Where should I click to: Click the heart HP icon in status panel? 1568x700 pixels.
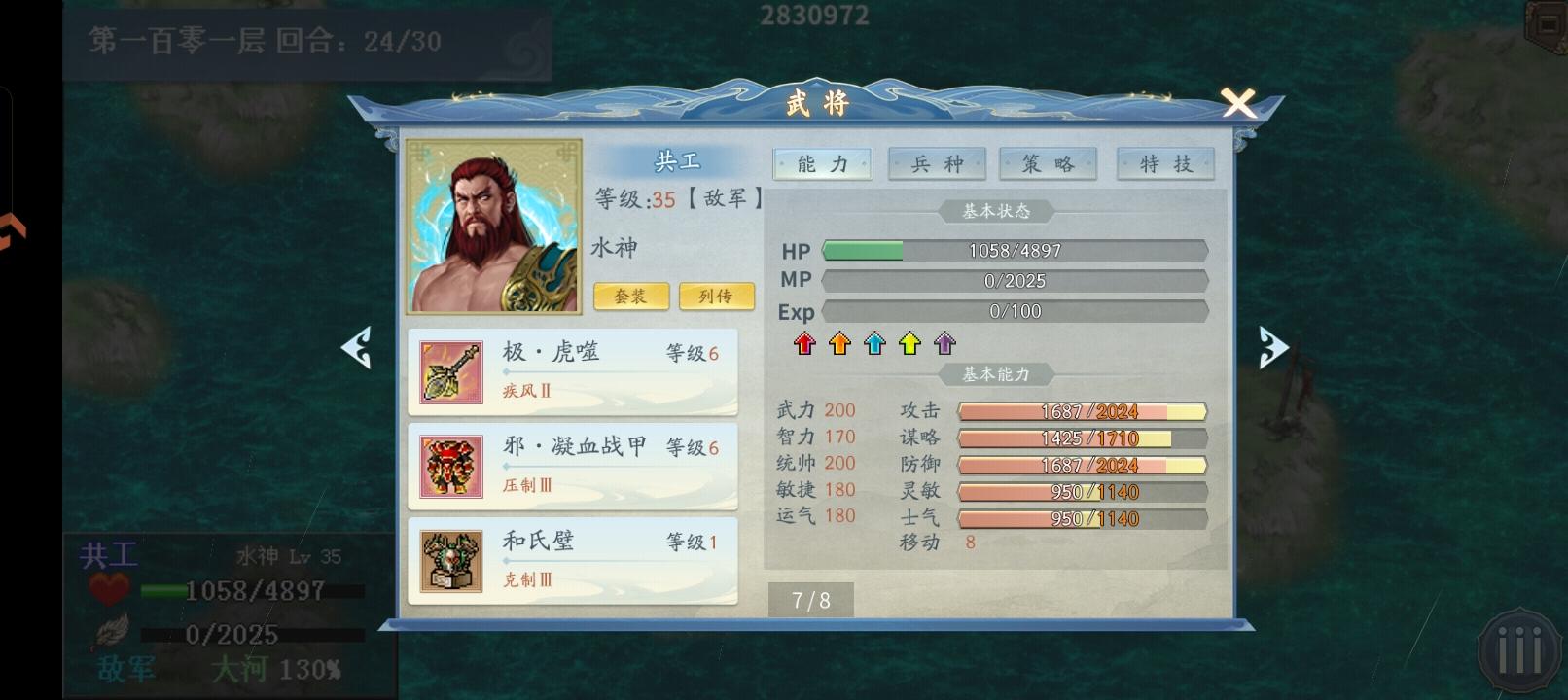(x=109, y=587)
